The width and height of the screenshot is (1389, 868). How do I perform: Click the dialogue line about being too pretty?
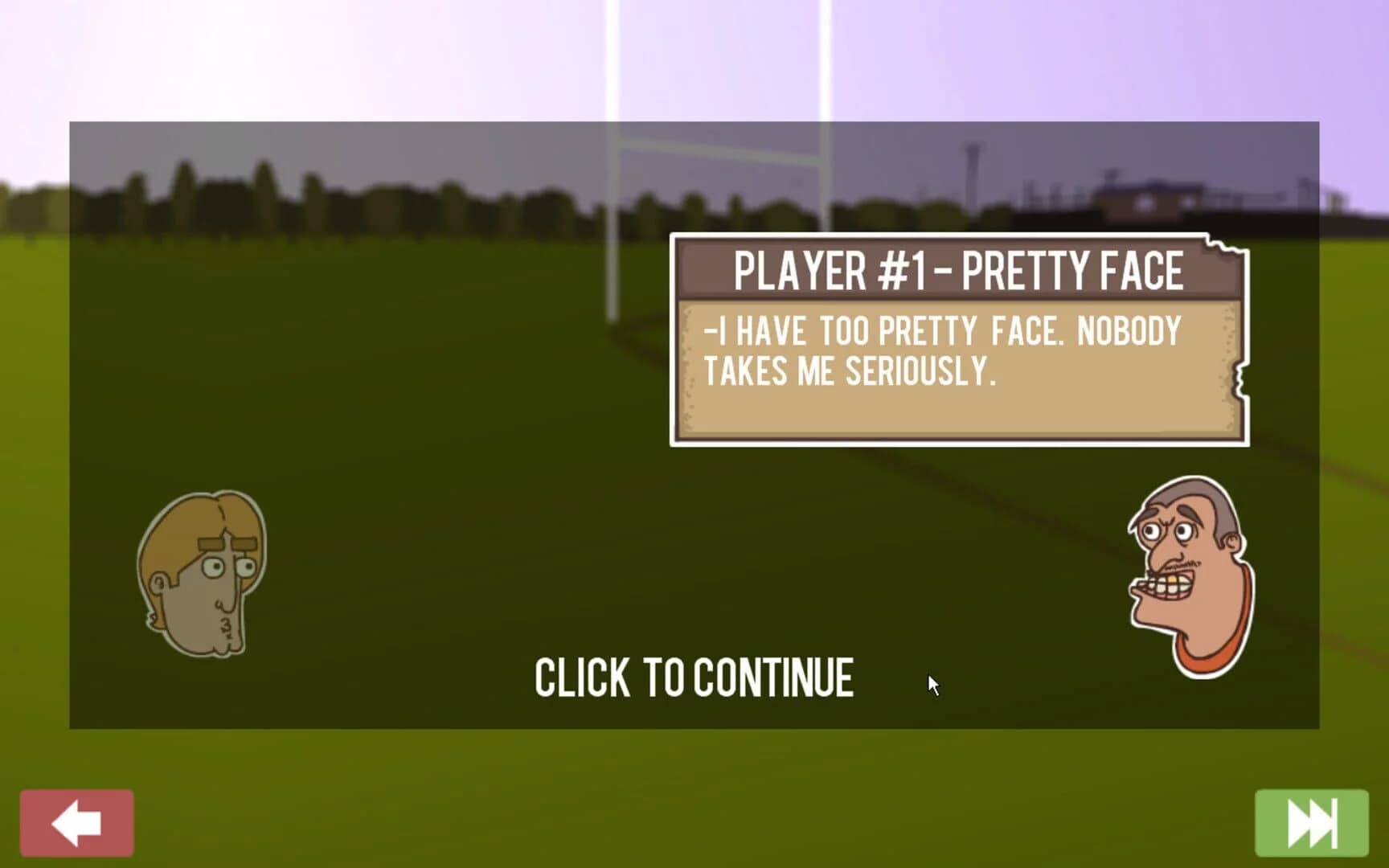940,330
